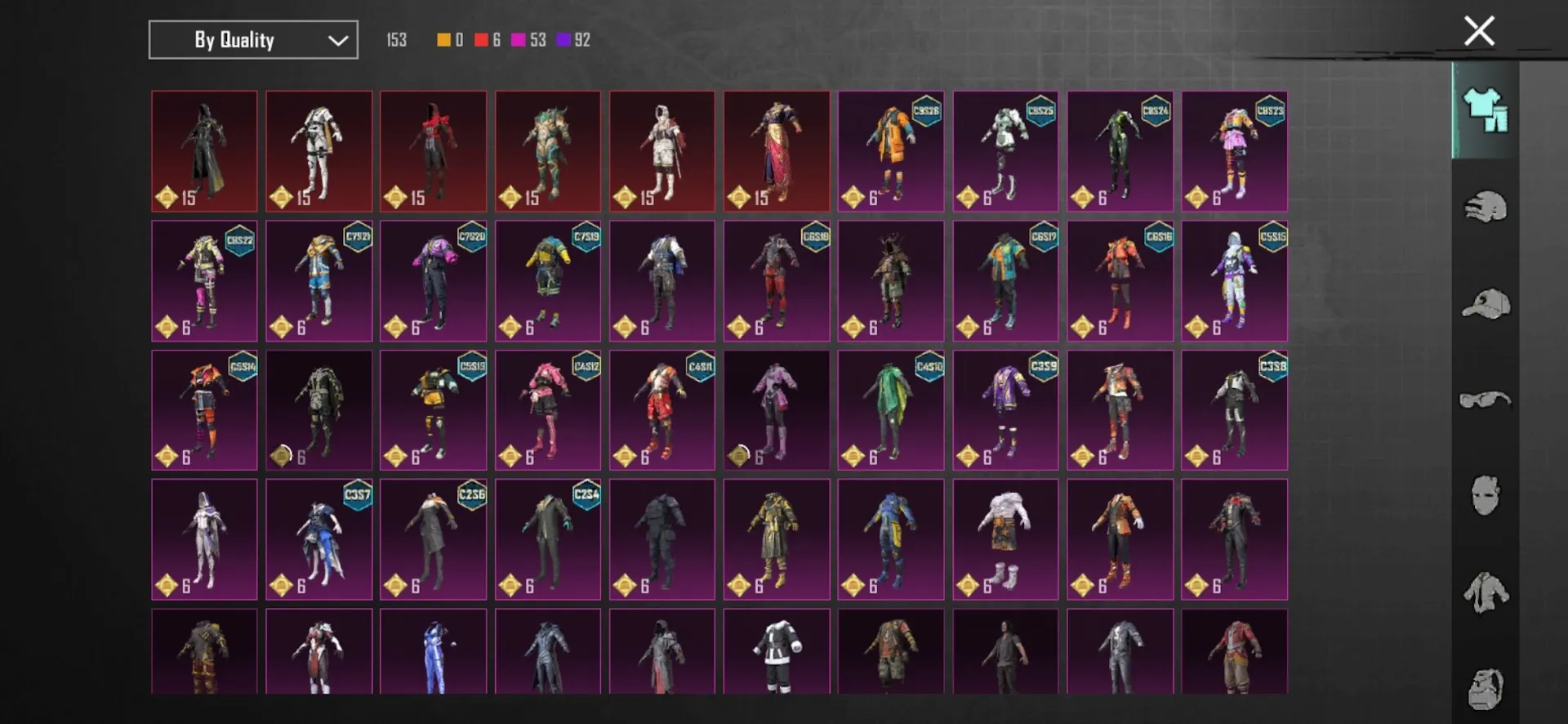This screenshot has width=1568, height=724.
Task: Click the chevron arrow next to By Quality
Action: click(x=337, y=39)
